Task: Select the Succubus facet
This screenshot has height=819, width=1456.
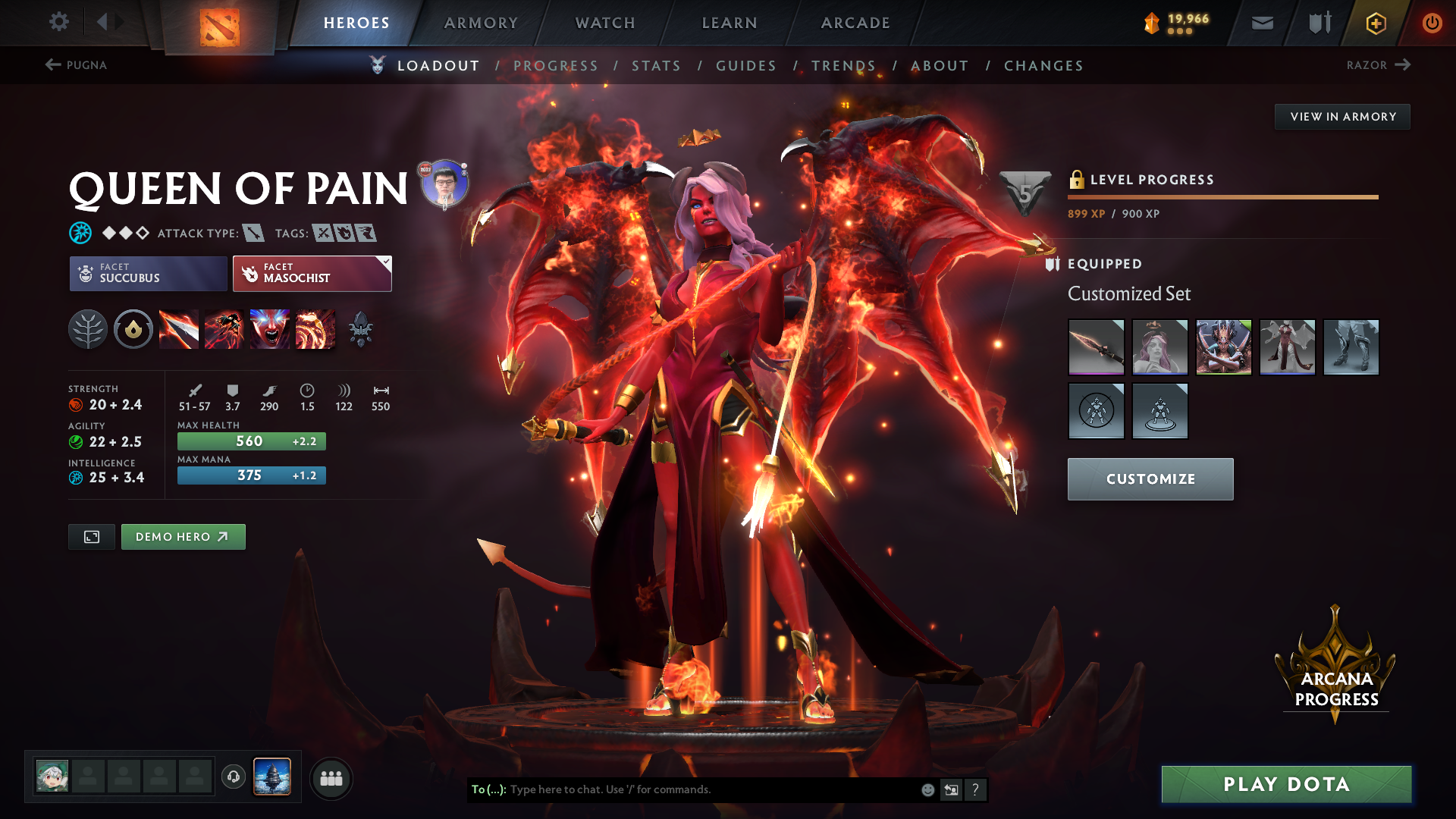Action: coord(147,274)
